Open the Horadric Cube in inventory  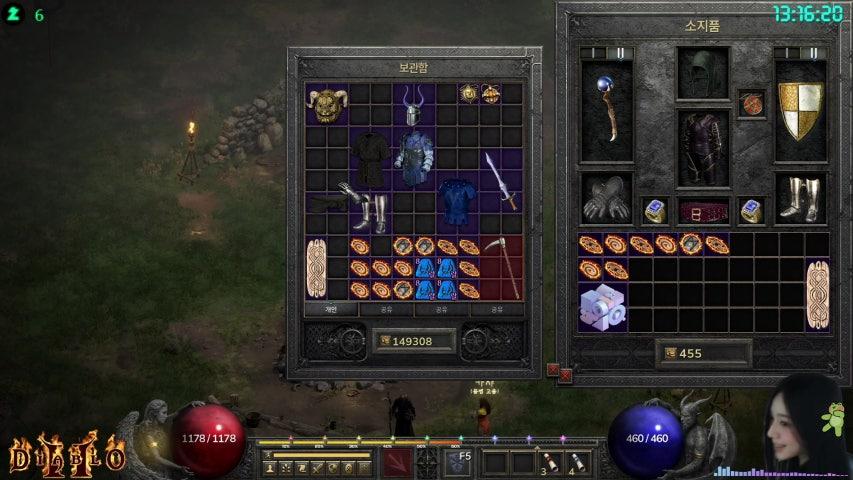pyautogui.click(x=603, y=307)
